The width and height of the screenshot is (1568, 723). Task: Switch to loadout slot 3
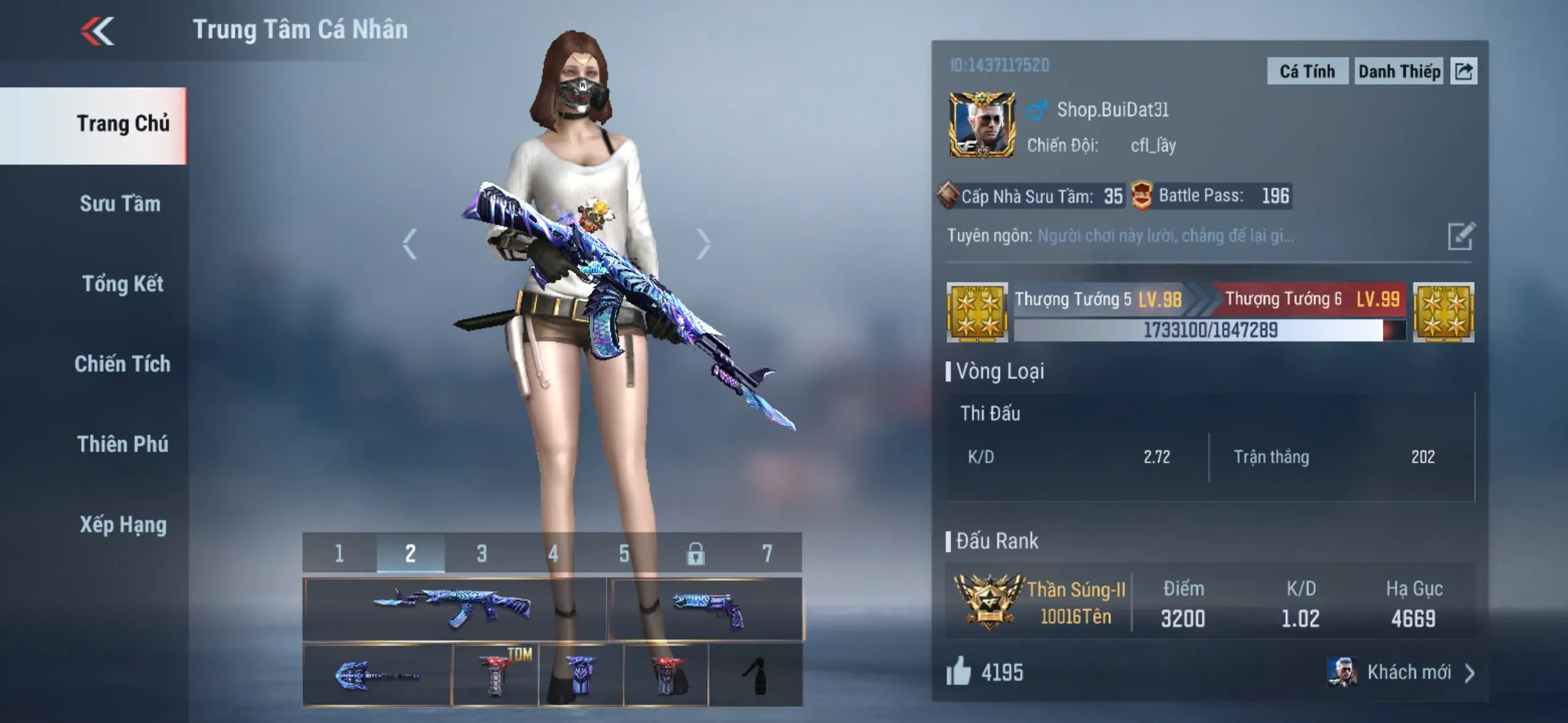coord(482,554)
